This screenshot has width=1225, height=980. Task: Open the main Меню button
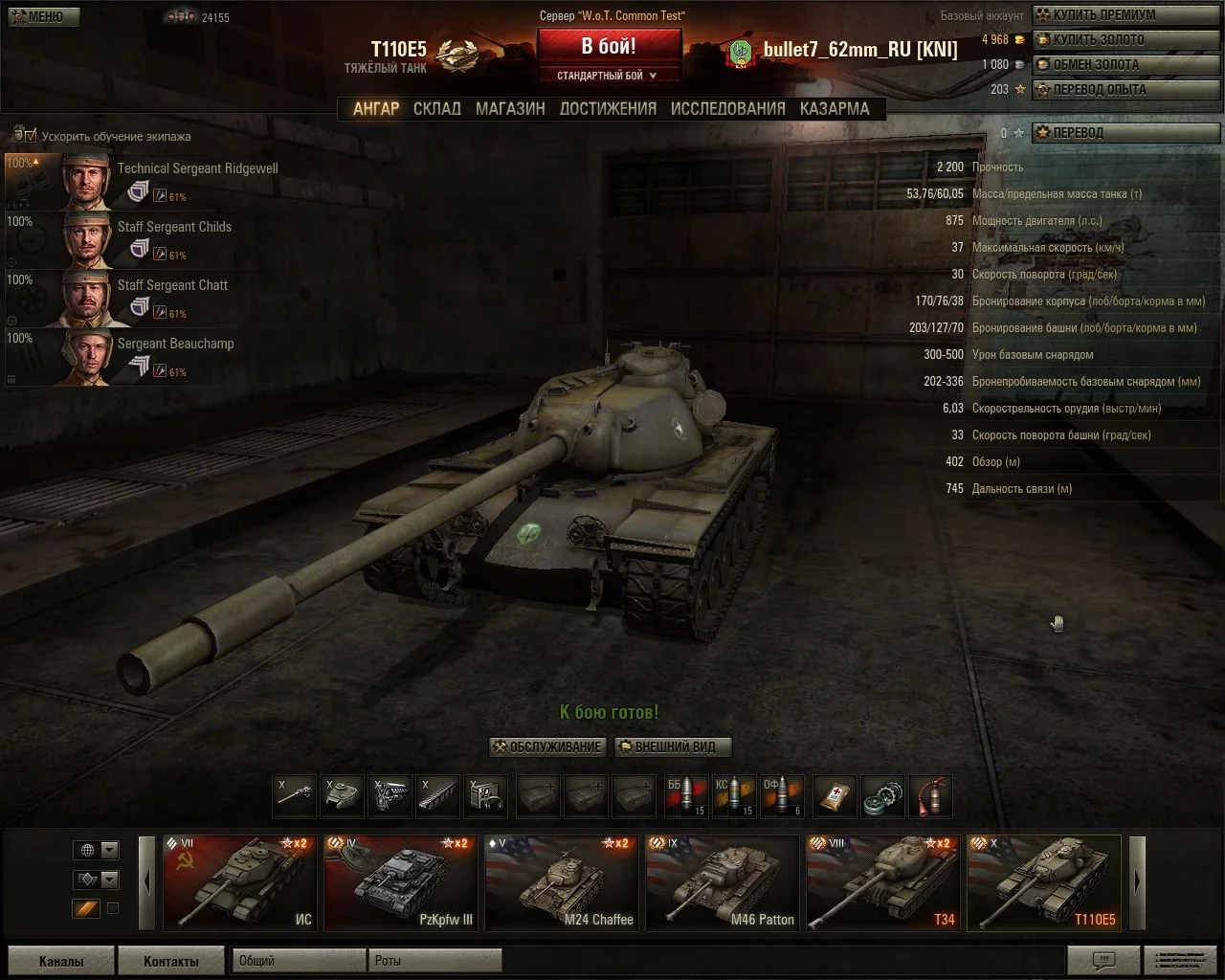click(x=43, y=16)
